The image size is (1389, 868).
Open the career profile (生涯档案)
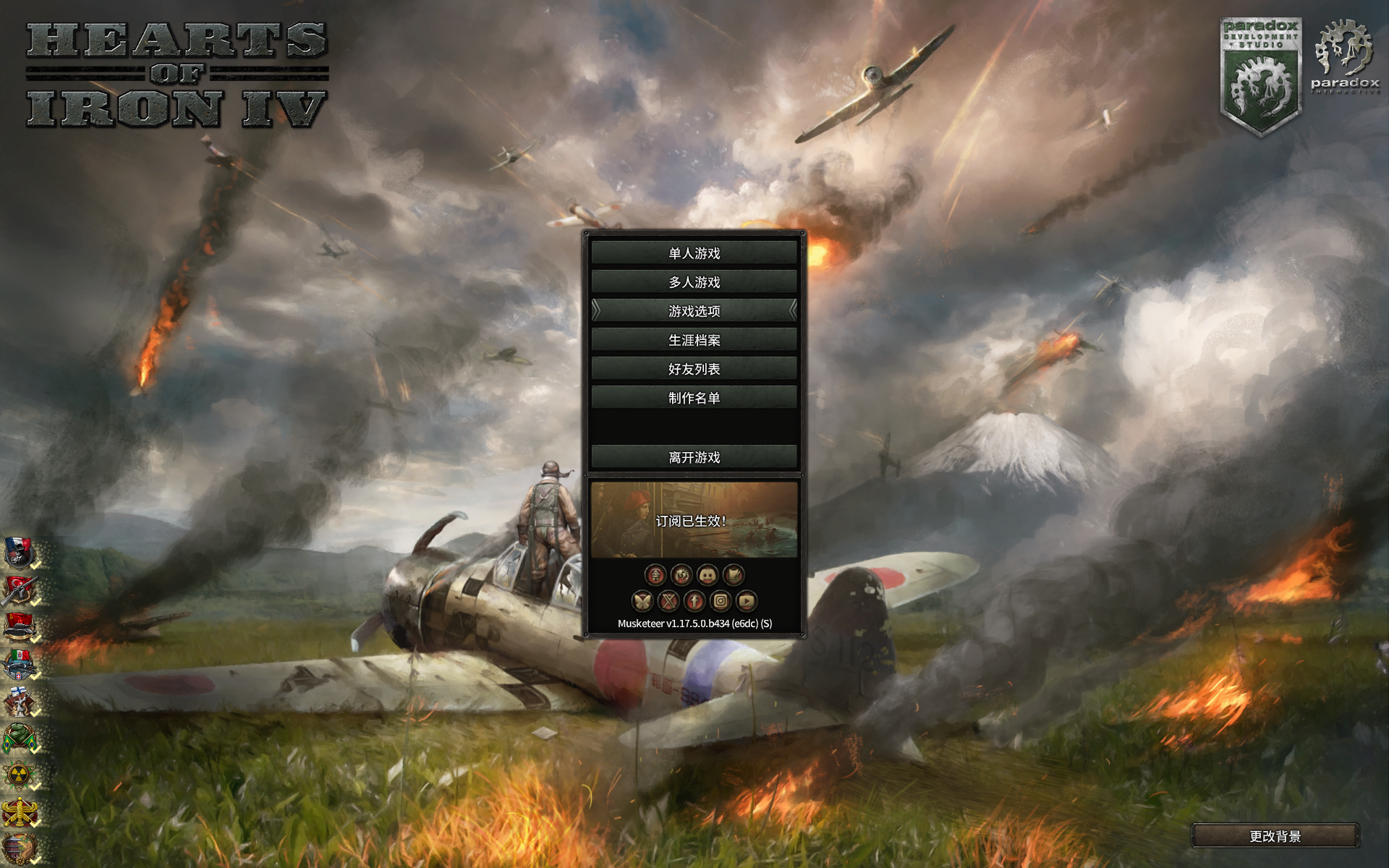coord(694,340)
